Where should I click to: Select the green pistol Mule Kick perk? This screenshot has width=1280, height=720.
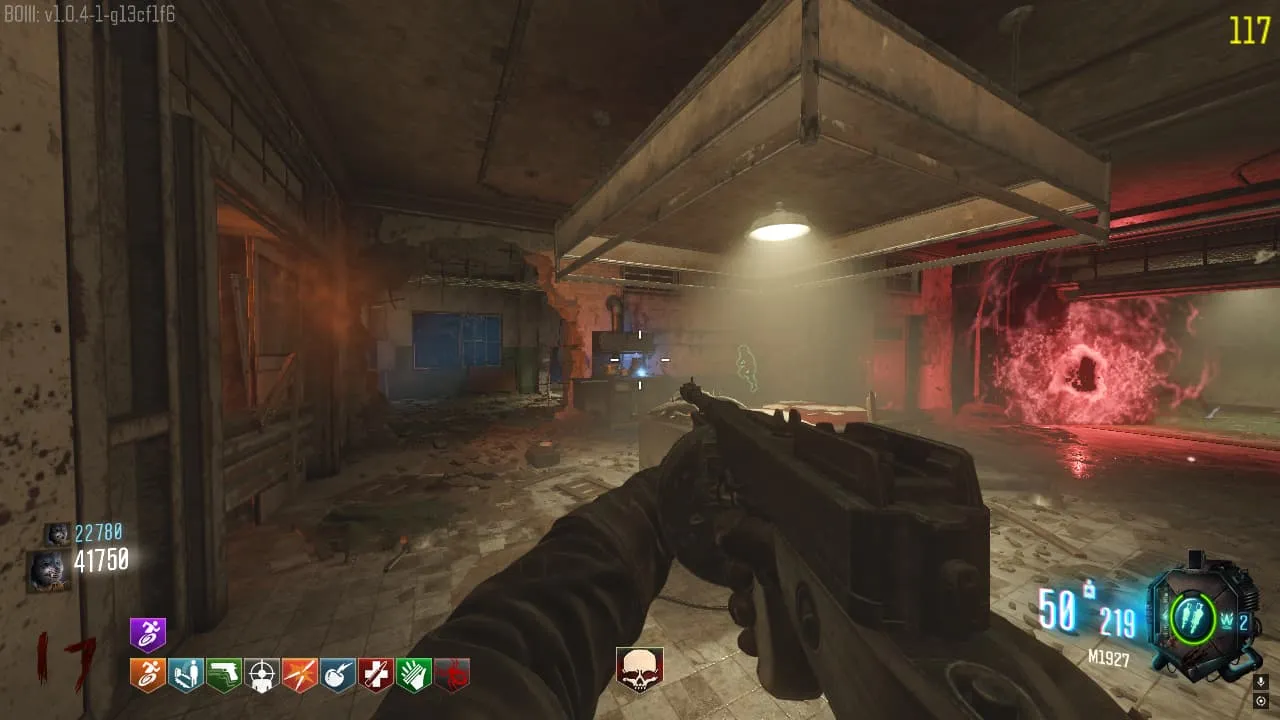[x=224, y=675]
